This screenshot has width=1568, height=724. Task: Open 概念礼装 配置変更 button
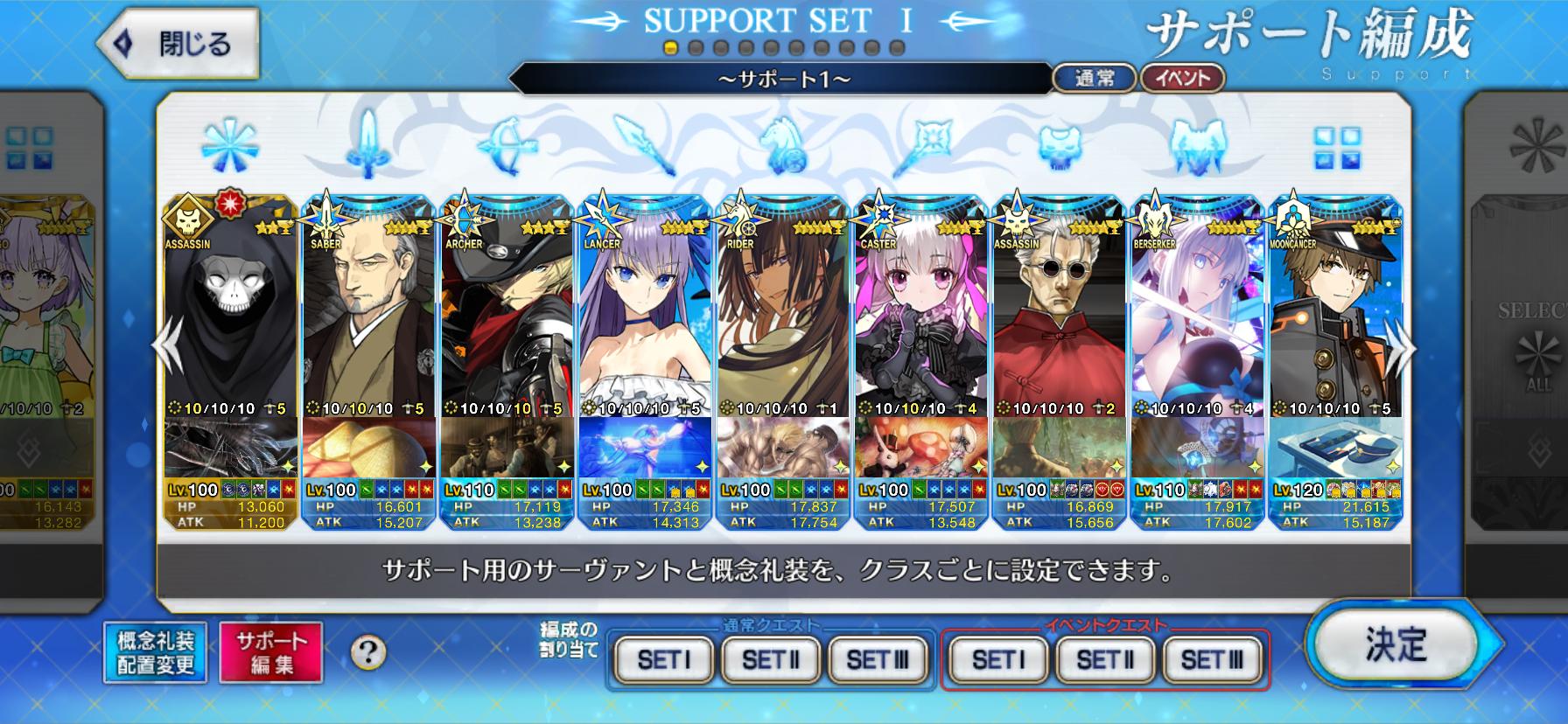156,652
